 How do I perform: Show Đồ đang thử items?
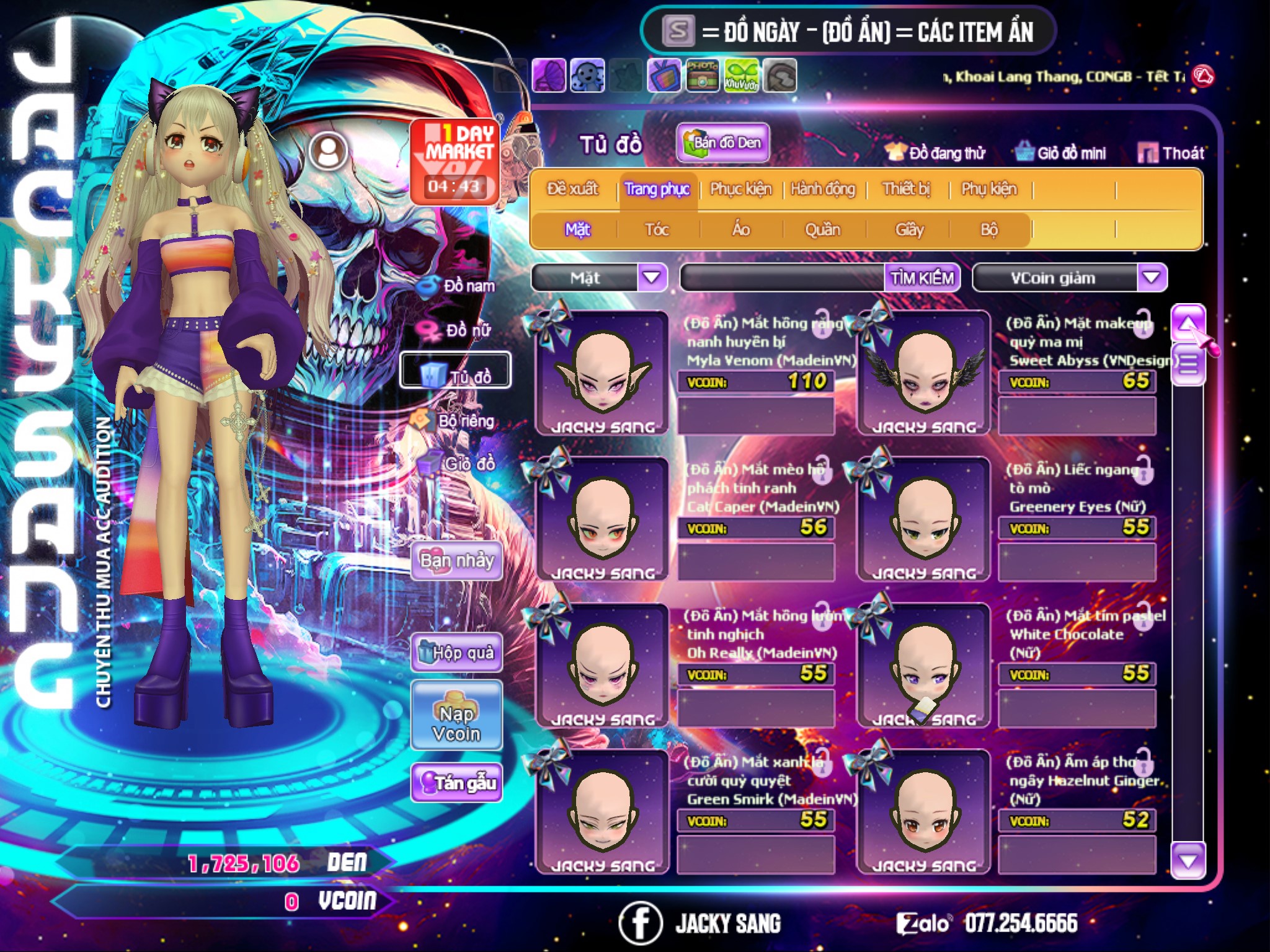(936, 153)
